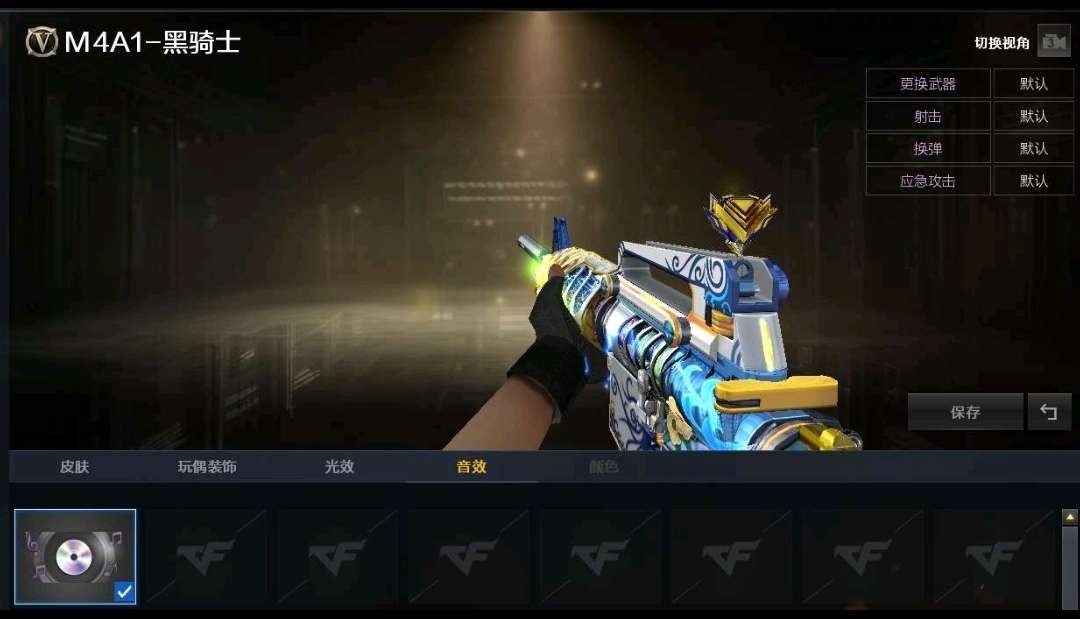Open the 玩偶装饰 tab
This screenshot has height=619, width=1080.
tap(207, 466)
